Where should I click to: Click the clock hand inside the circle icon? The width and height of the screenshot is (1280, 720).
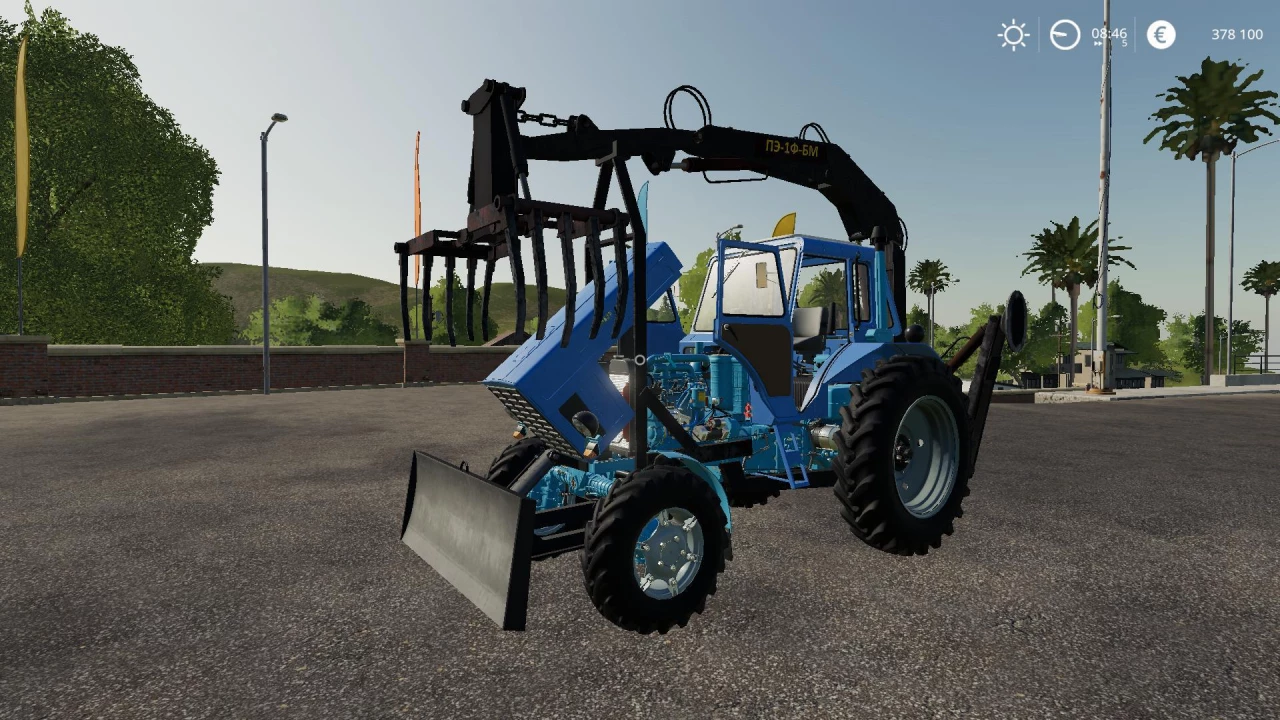pyautogui.click(x=1060, y=33)
